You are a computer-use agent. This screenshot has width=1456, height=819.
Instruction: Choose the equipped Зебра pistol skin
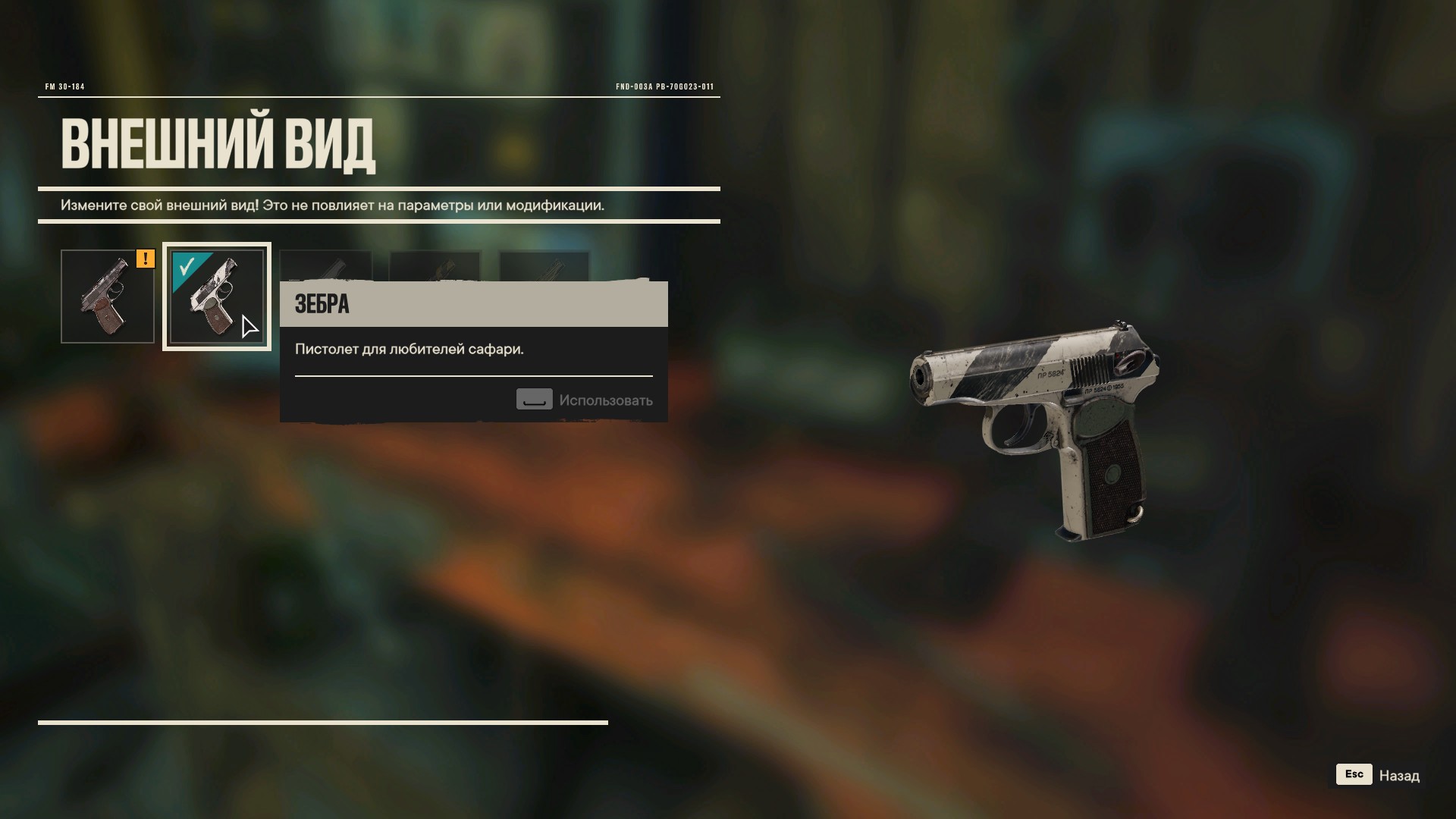tap(216, 297)
